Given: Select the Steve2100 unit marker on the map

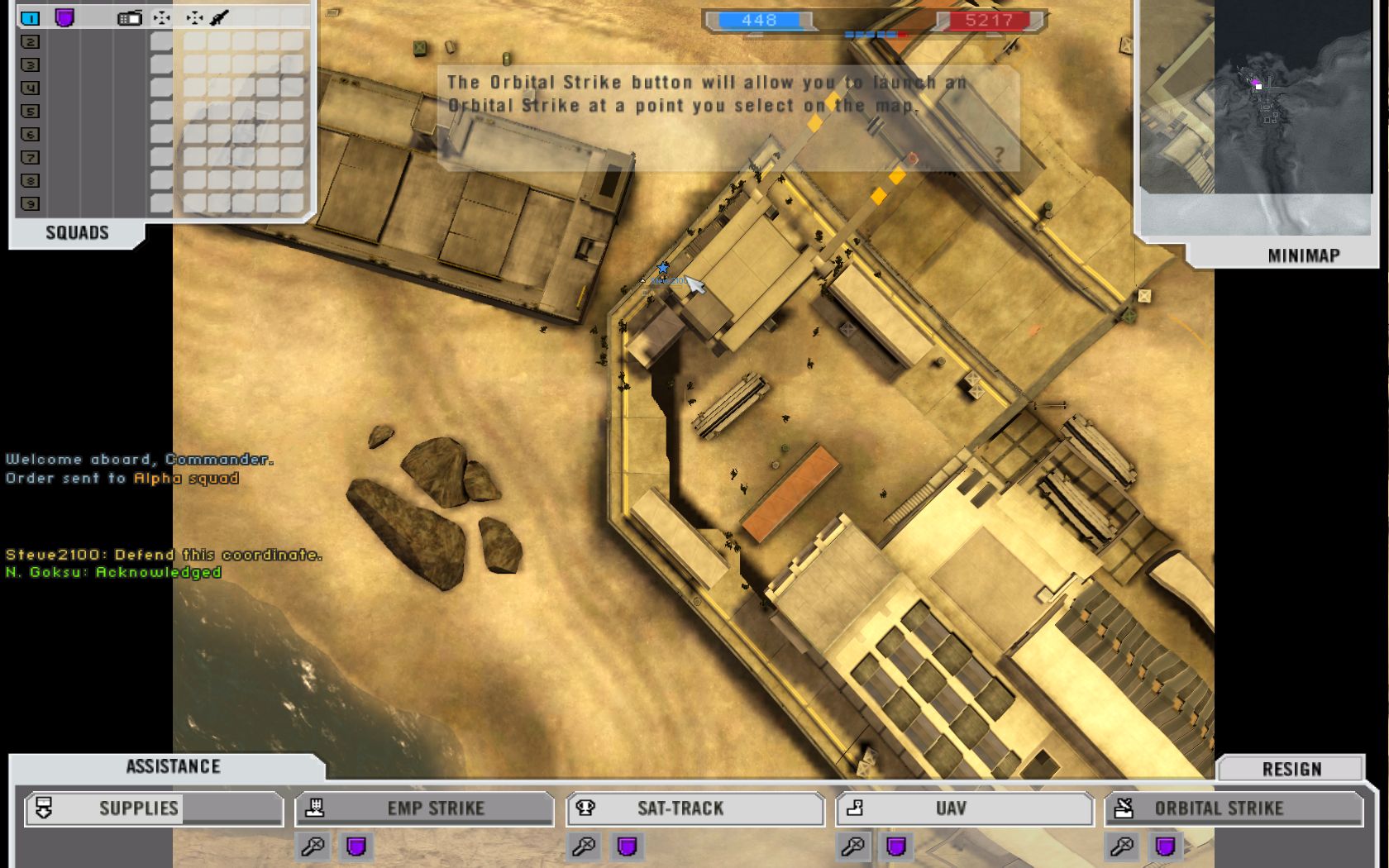Looking at the screenshot, I should tap(662, 269).
